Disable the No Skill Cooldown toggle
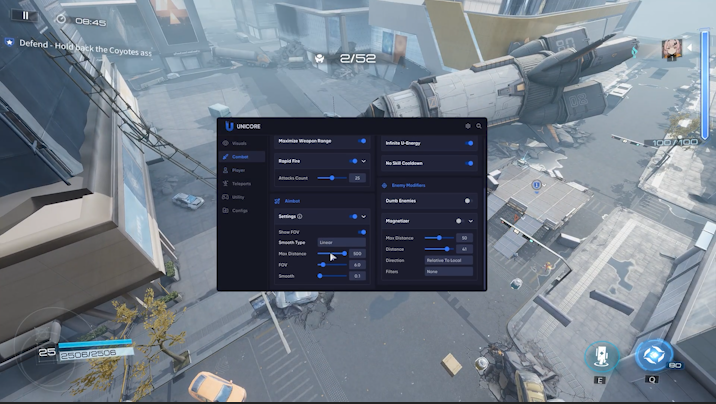This screenshot has height=404, width=716. tap(470, 163)
